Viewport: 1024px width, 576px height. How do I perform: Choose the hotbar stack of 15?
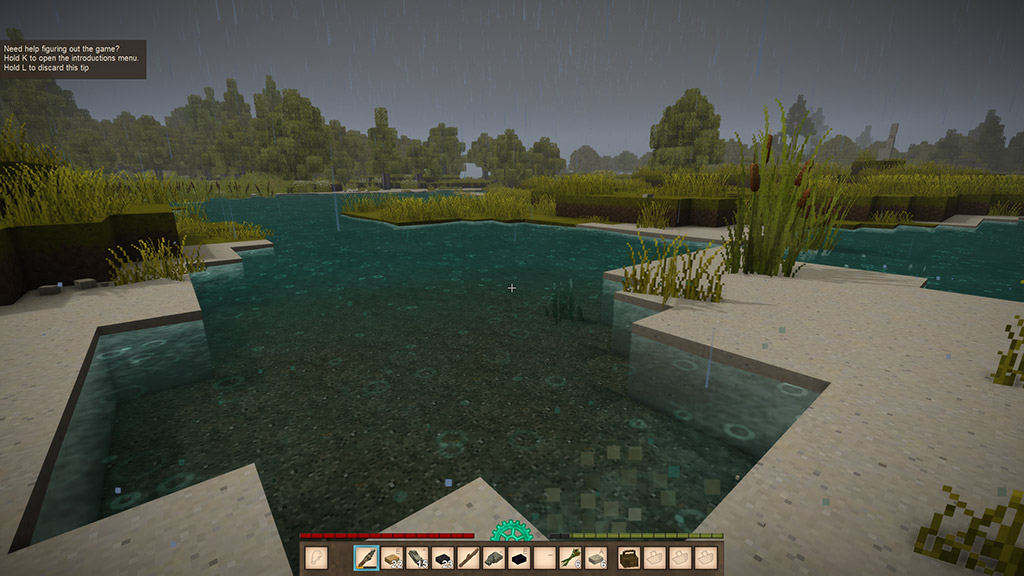(418, 558)
